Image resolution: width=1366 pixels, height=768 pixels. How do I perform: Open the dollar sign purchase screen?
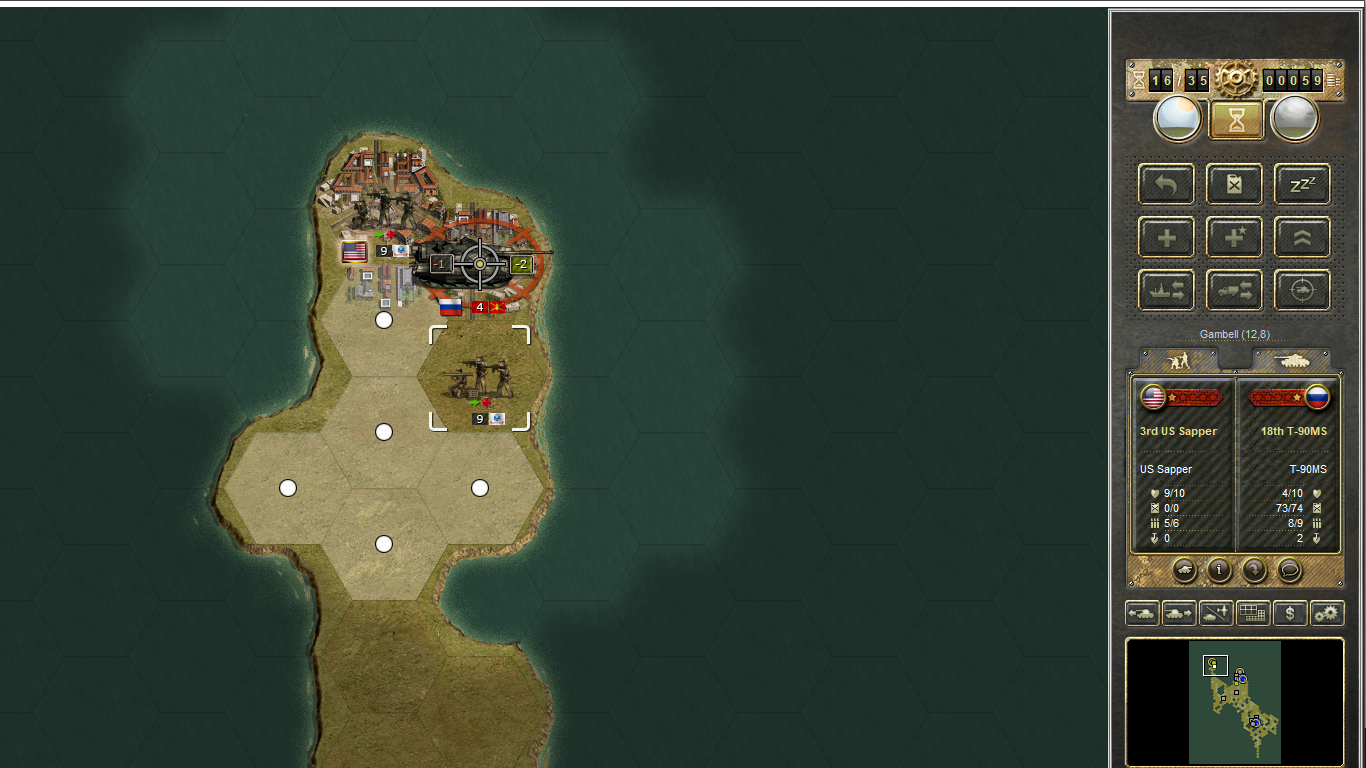click(x=1290, y=613)
